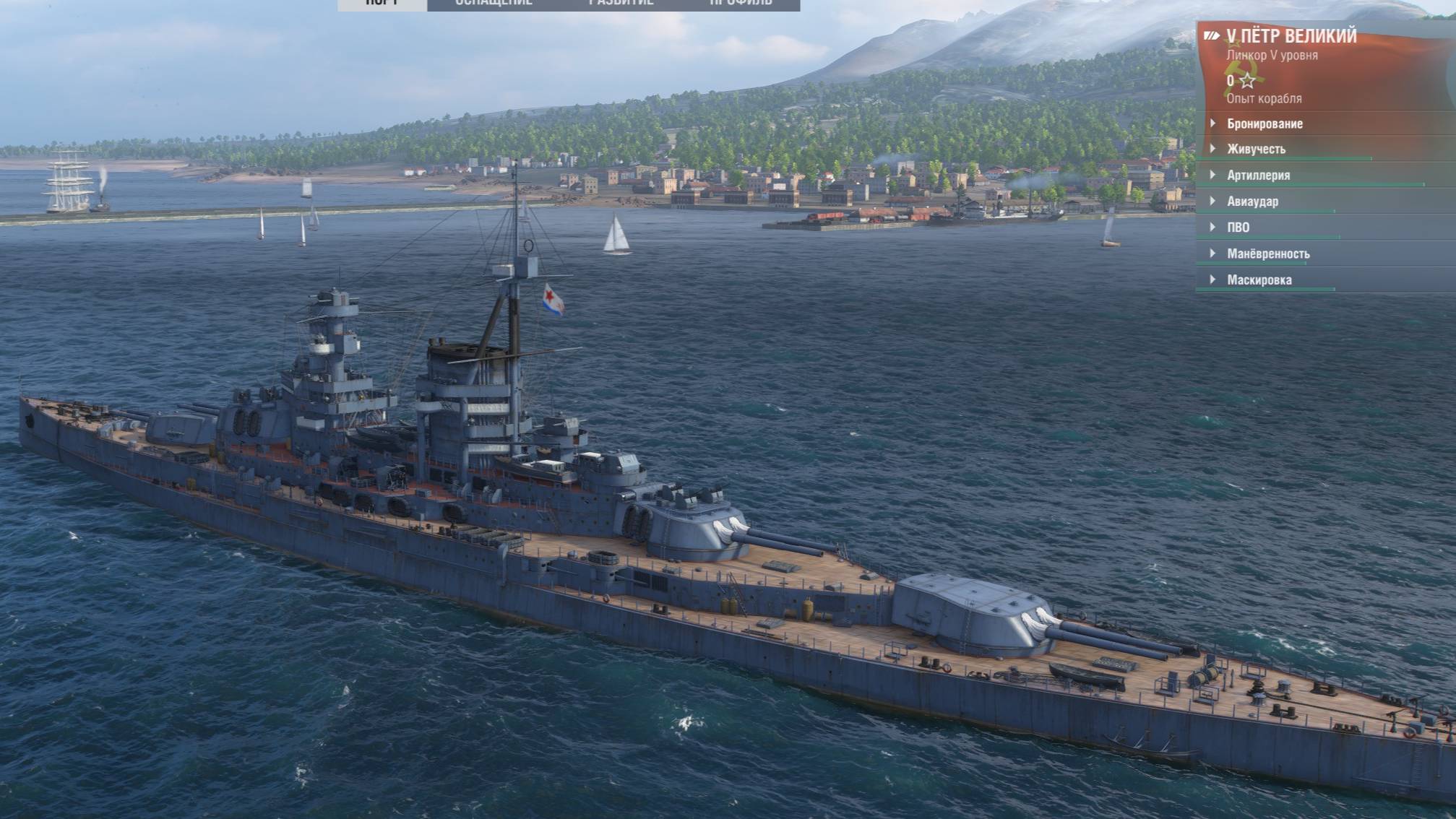
Task: Open the ПВО stats section
Action: (x=1238, y=227)
